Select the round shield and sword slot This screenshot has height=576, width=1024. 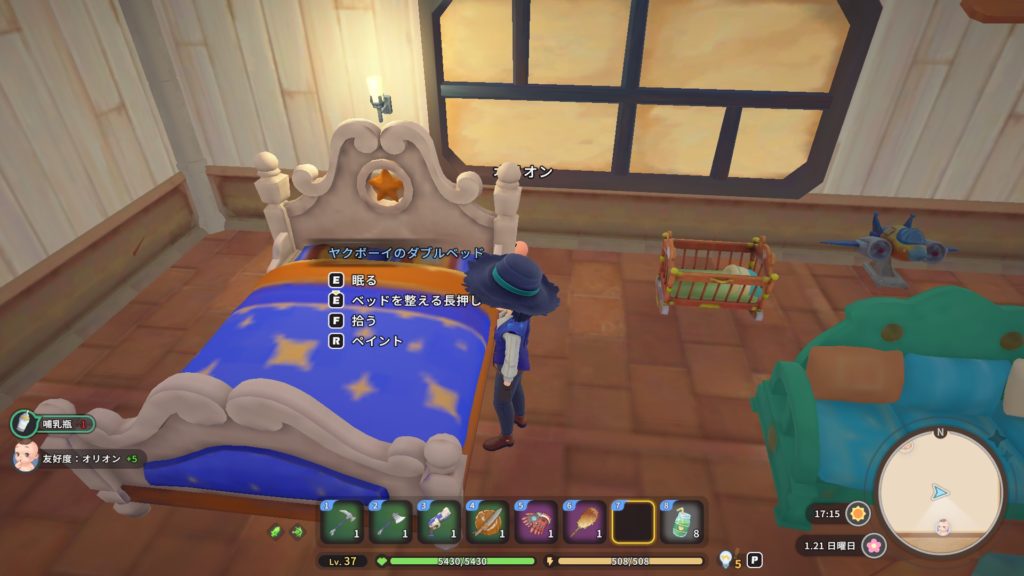click(487, 522)
